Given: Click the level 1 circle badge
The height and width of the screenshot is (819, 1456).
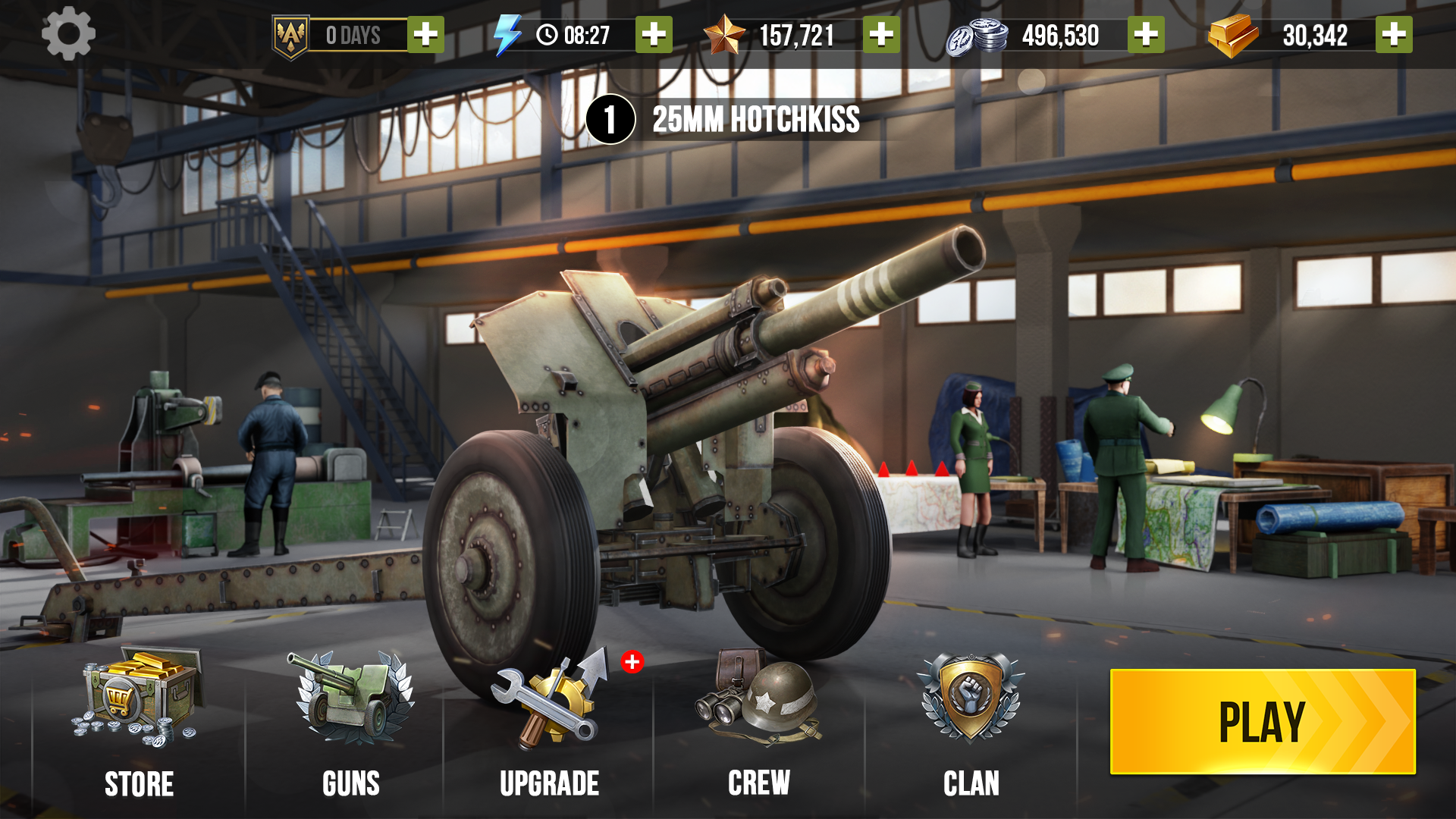Looking at the screenshot, I should tap(609, 120).
